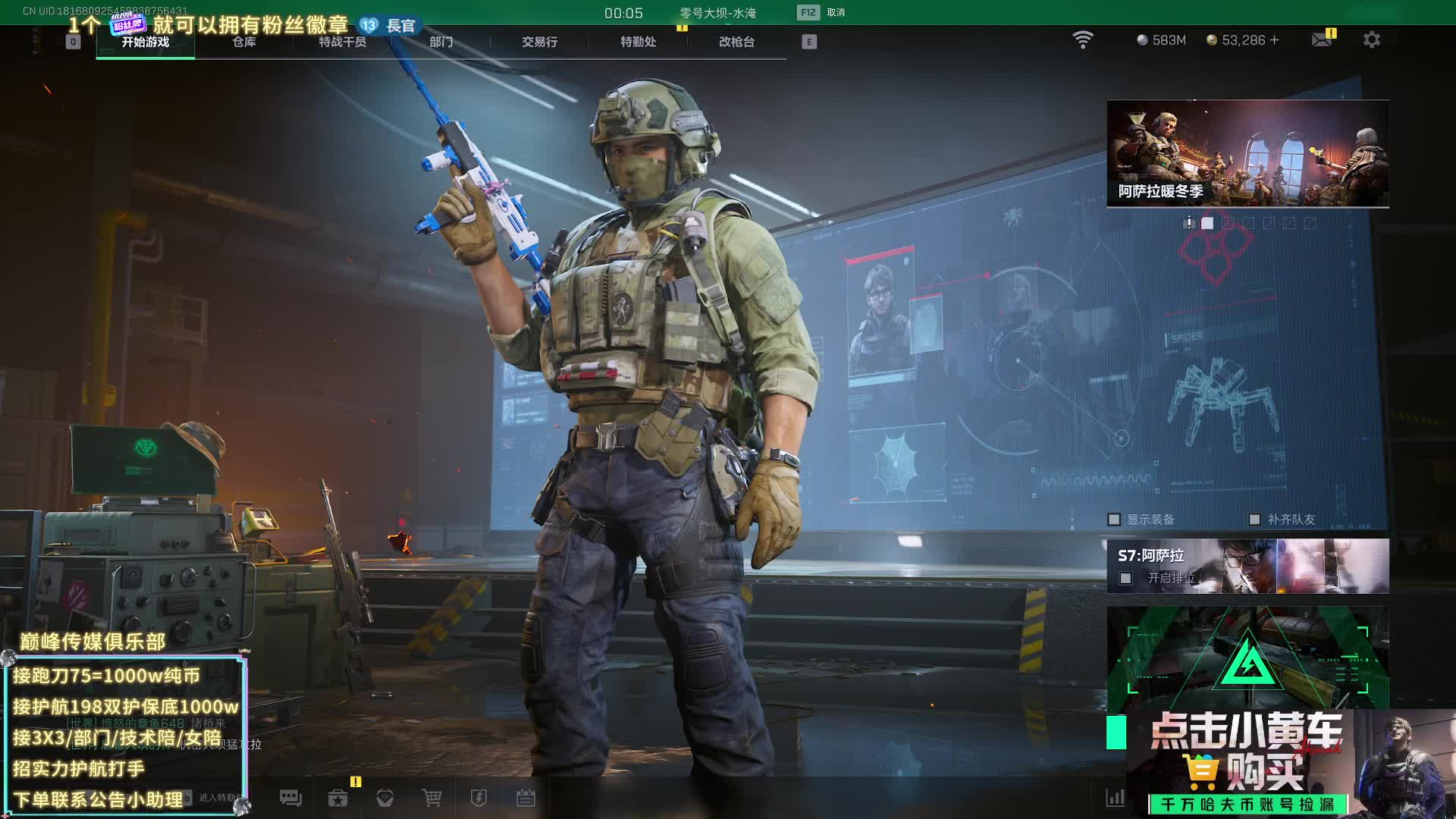
Task: Click the 点击小黄车购买 stream overlay
Action: pos(1247,762)
